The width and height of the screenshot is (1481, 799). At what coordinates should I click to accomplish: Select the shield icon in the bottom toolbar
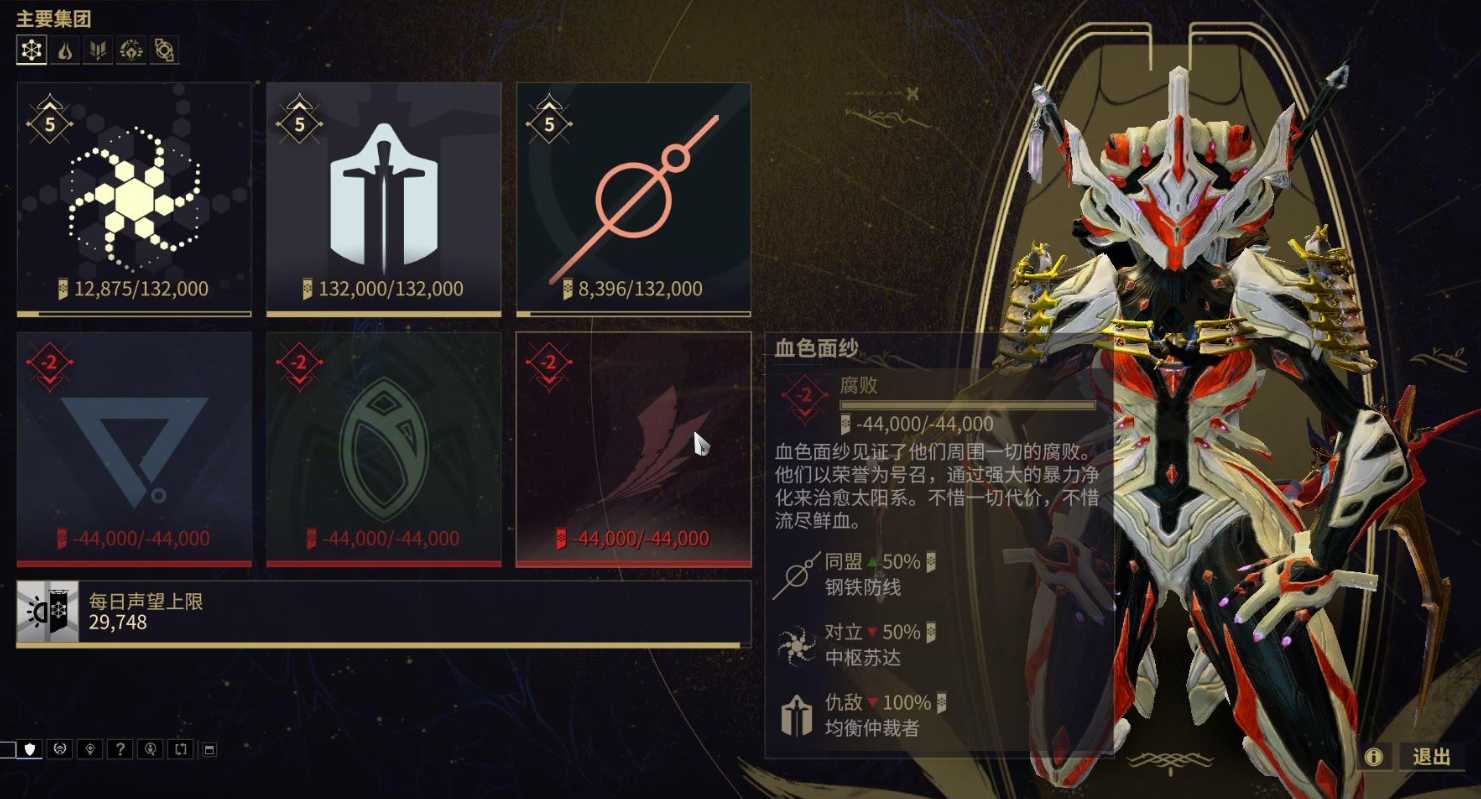click(28, 748)
